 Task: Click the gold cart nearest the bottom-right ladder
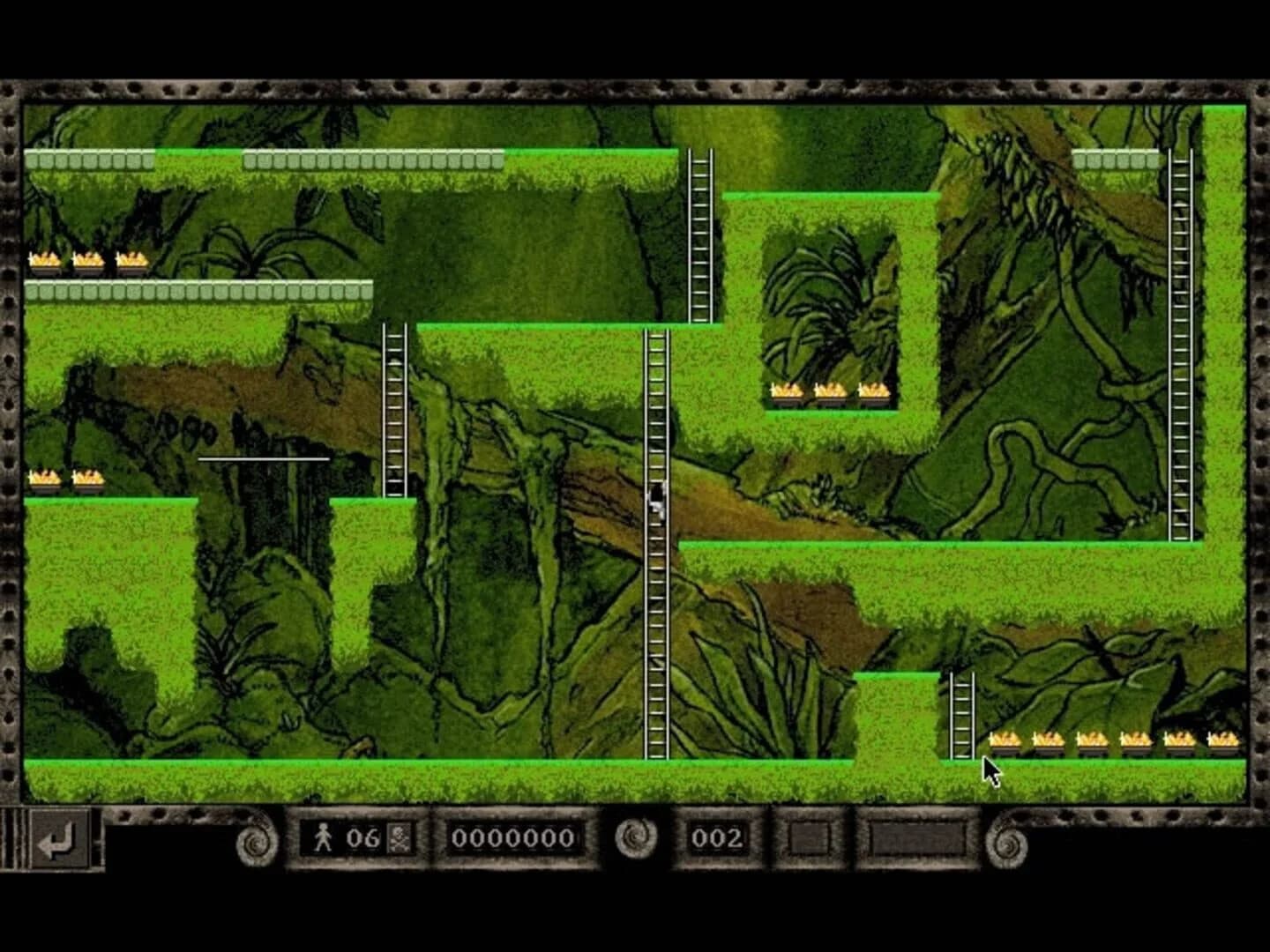pos(1005,743)
